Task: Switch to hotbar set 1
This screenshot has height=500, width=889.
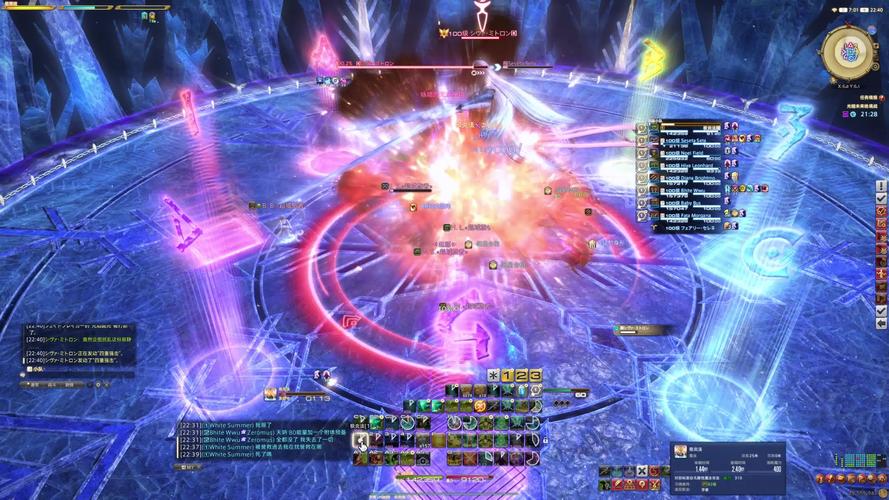Action: pyautogui.click(x=507, y=374)
